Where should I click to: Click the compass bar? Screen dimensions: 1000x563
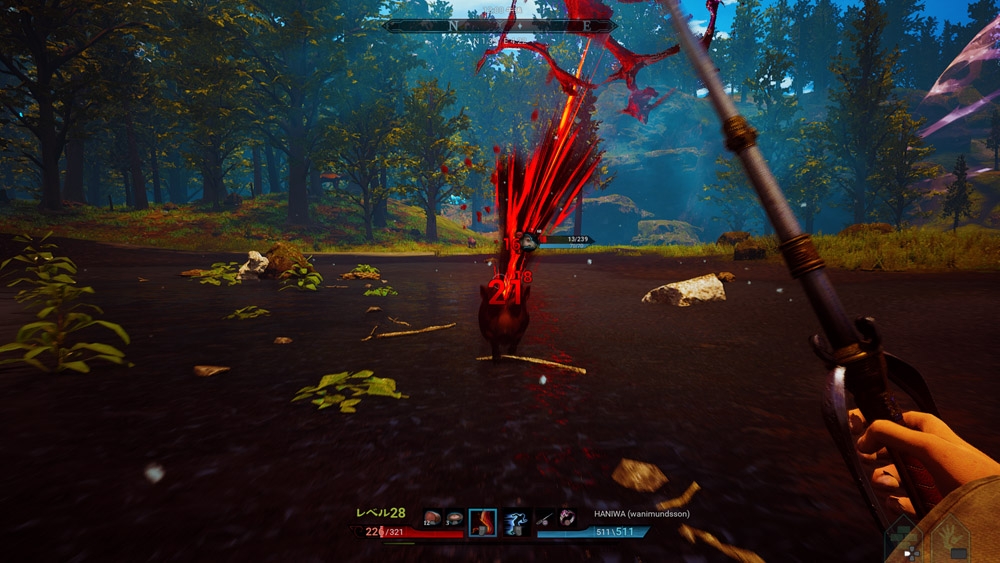pos(501,26)
